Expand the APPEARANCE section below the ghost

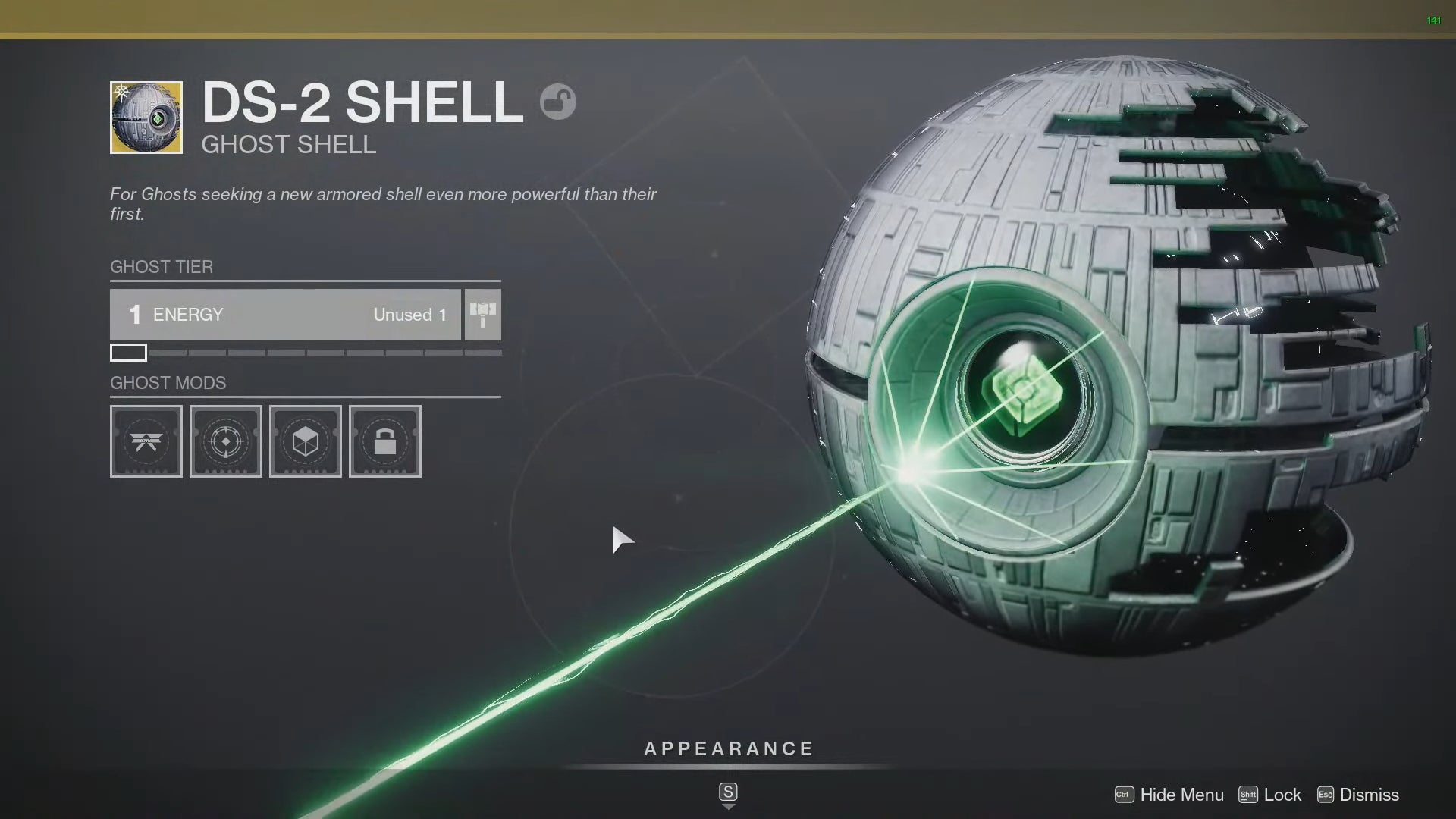727,748
